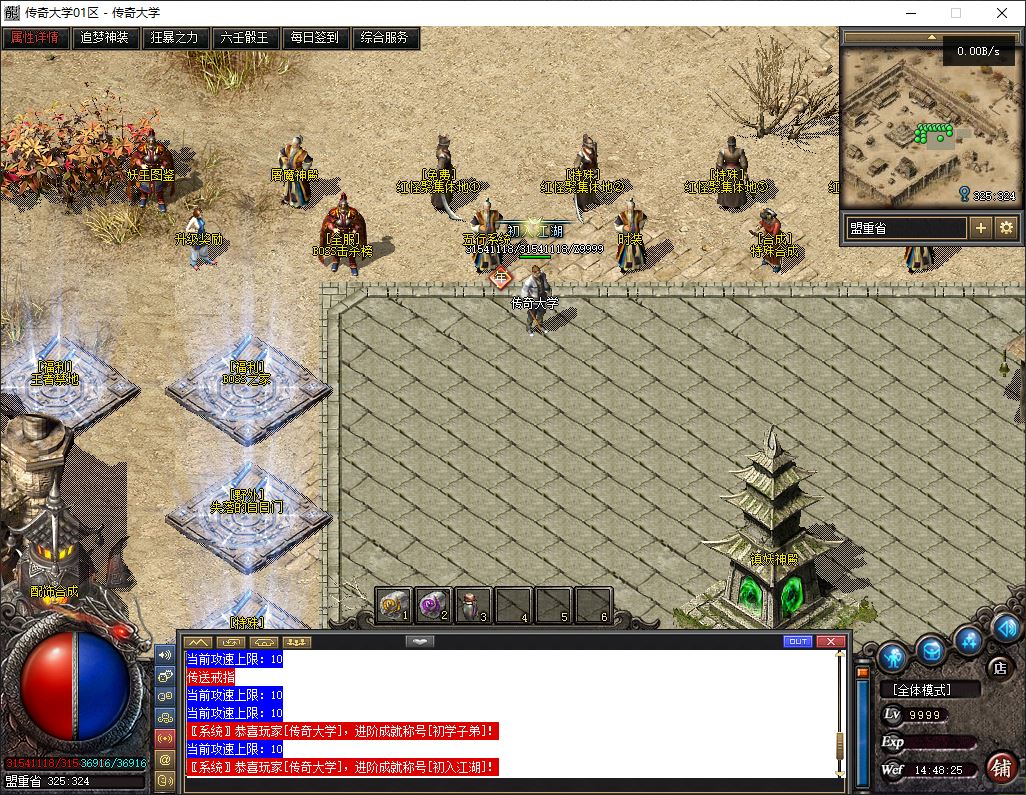This screenshot has height=795, width=1026.
Task: Open the 六主骰王 menu
Action: tap(245, 38)
